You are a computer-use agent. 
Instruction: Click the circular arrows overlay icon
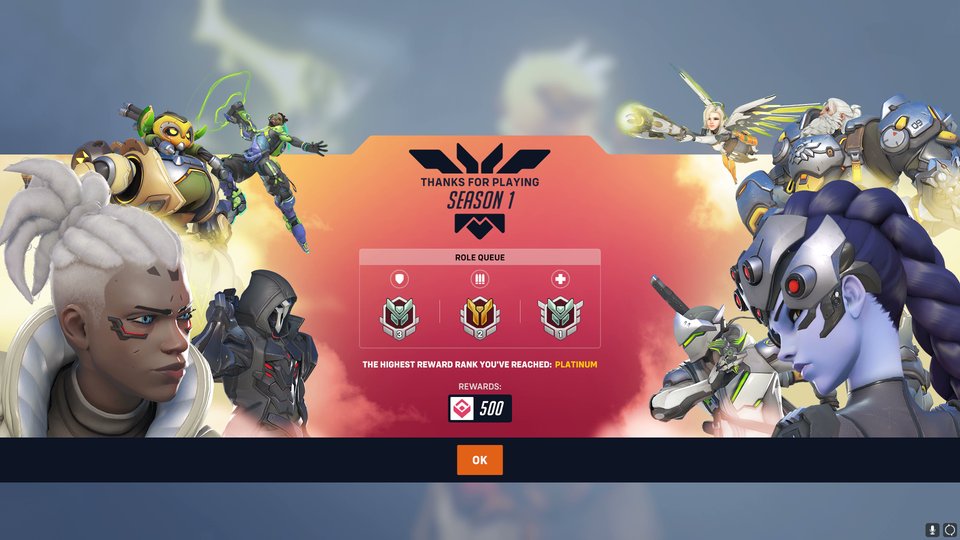tap(949, 530)
